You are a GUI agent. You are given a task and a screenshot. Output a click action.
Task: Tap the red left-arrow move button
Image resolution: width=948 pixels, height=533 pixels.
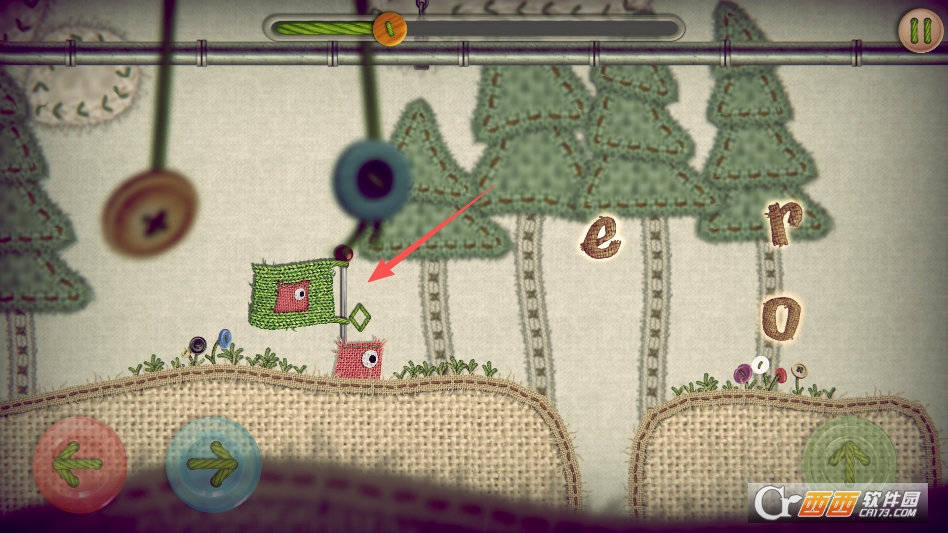coord(80,464)
